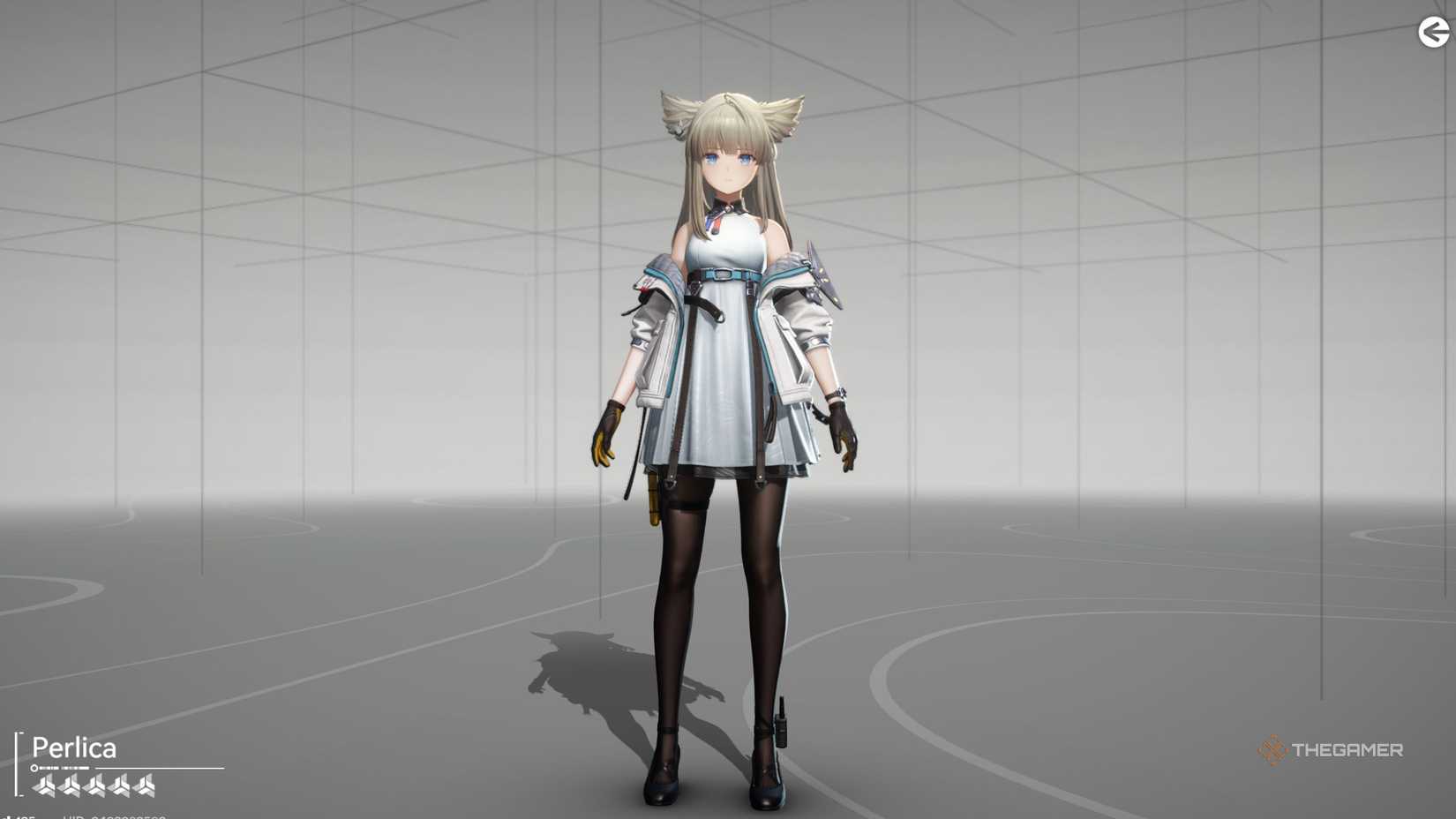The height and width of the screenshot is (819, 1456).
Task: Click the TheGamer diamond logo icon
Action: click(1272, 749)
